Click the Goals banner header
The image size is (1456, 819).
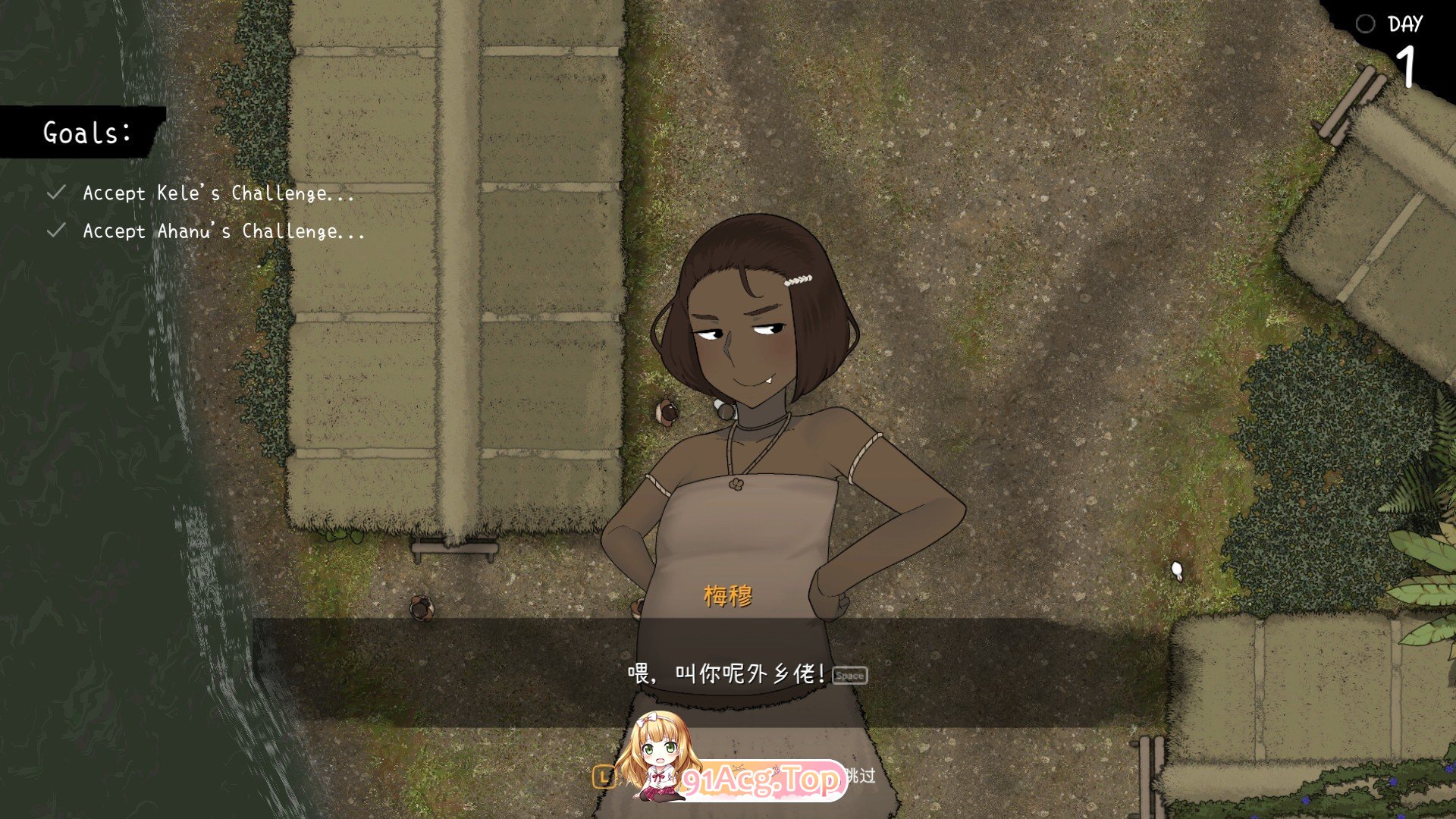[86, 133]
